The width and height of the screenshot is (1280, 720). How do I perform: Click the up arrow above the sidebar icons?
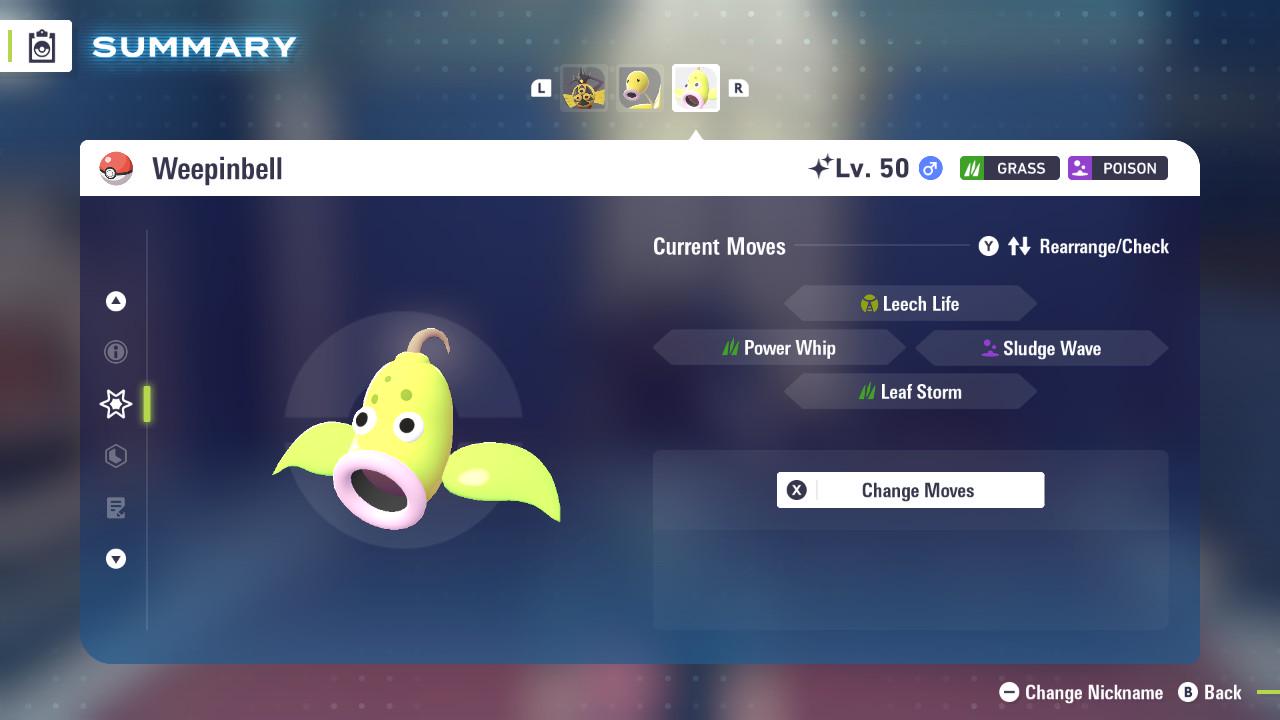tap(116, 301)
